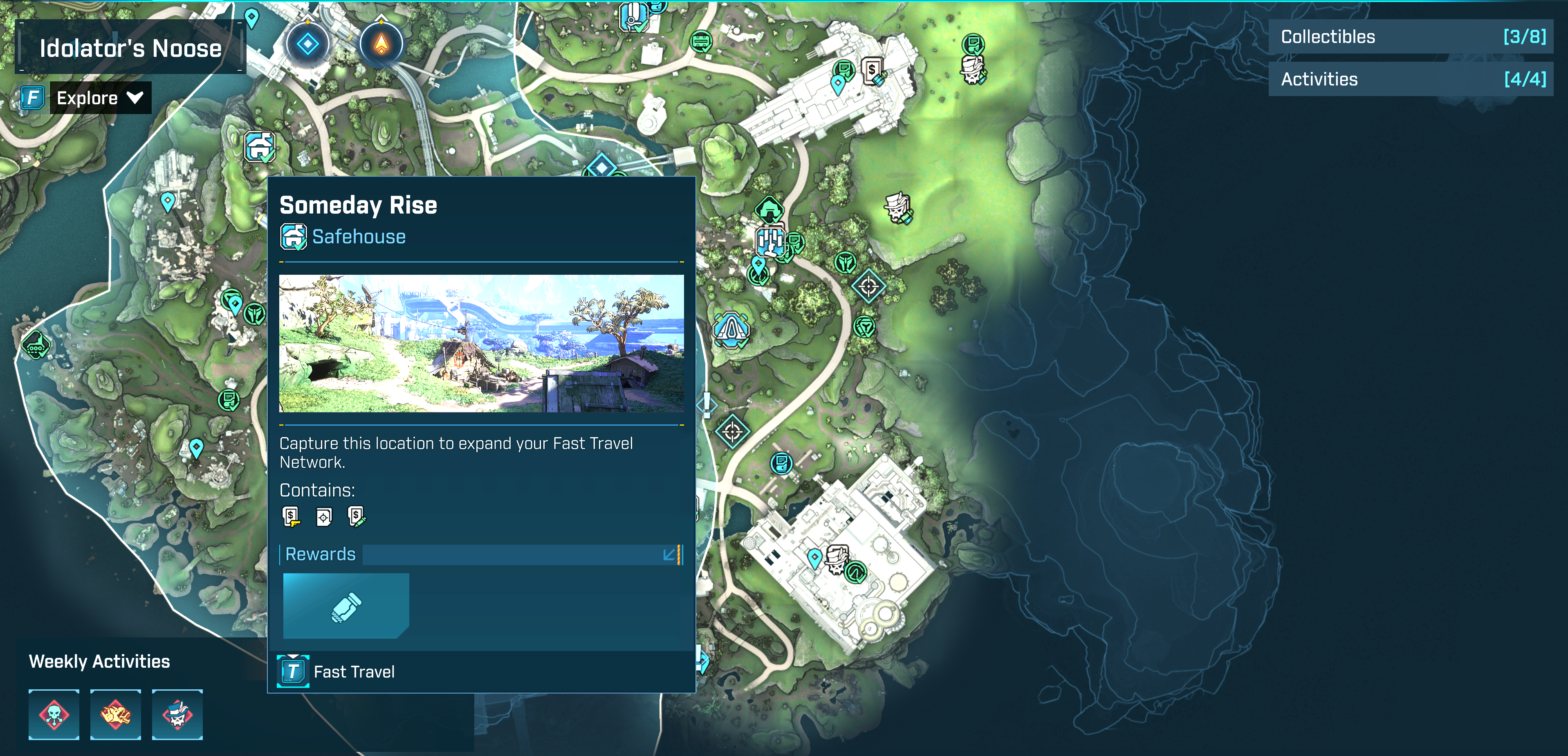Image resolution: width=1568 pixels, height=756 pixels.
Task: Select the Someday Rise safehouse map marker
Action: (x=260, y=147)
